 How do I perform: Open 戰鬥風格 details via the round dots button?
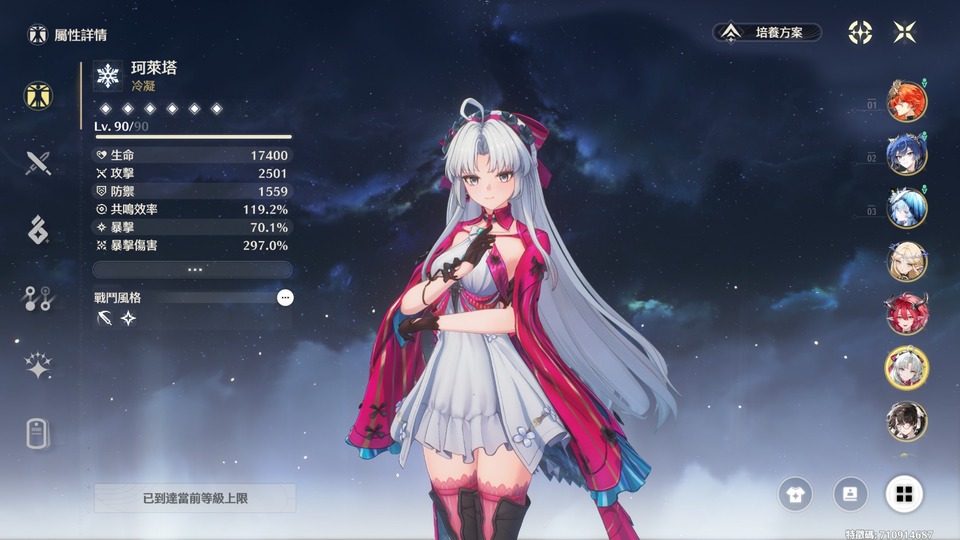pos(285,297)
